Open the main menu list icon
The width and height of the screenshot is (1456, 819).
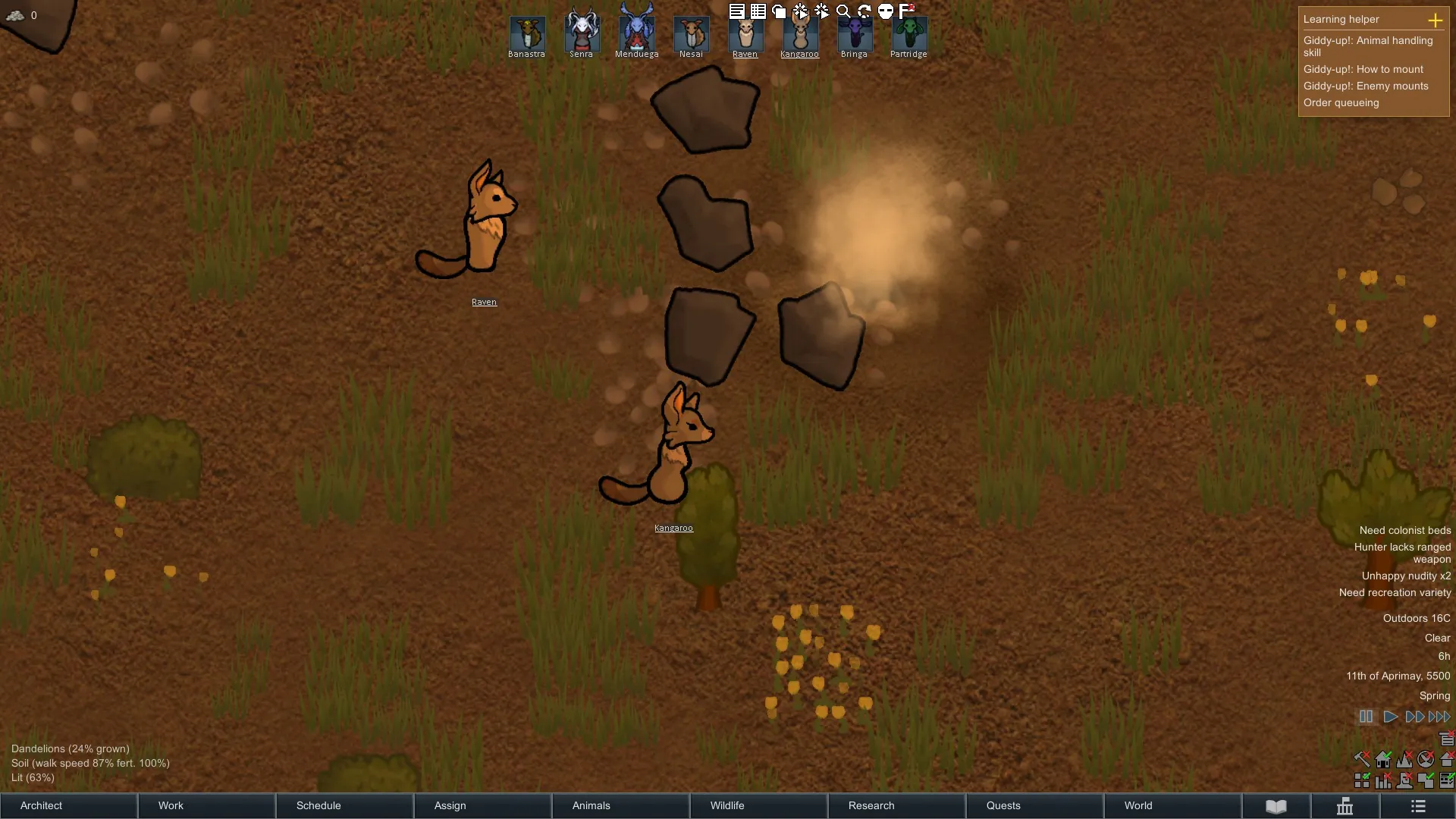click(x=1418, y=806)
